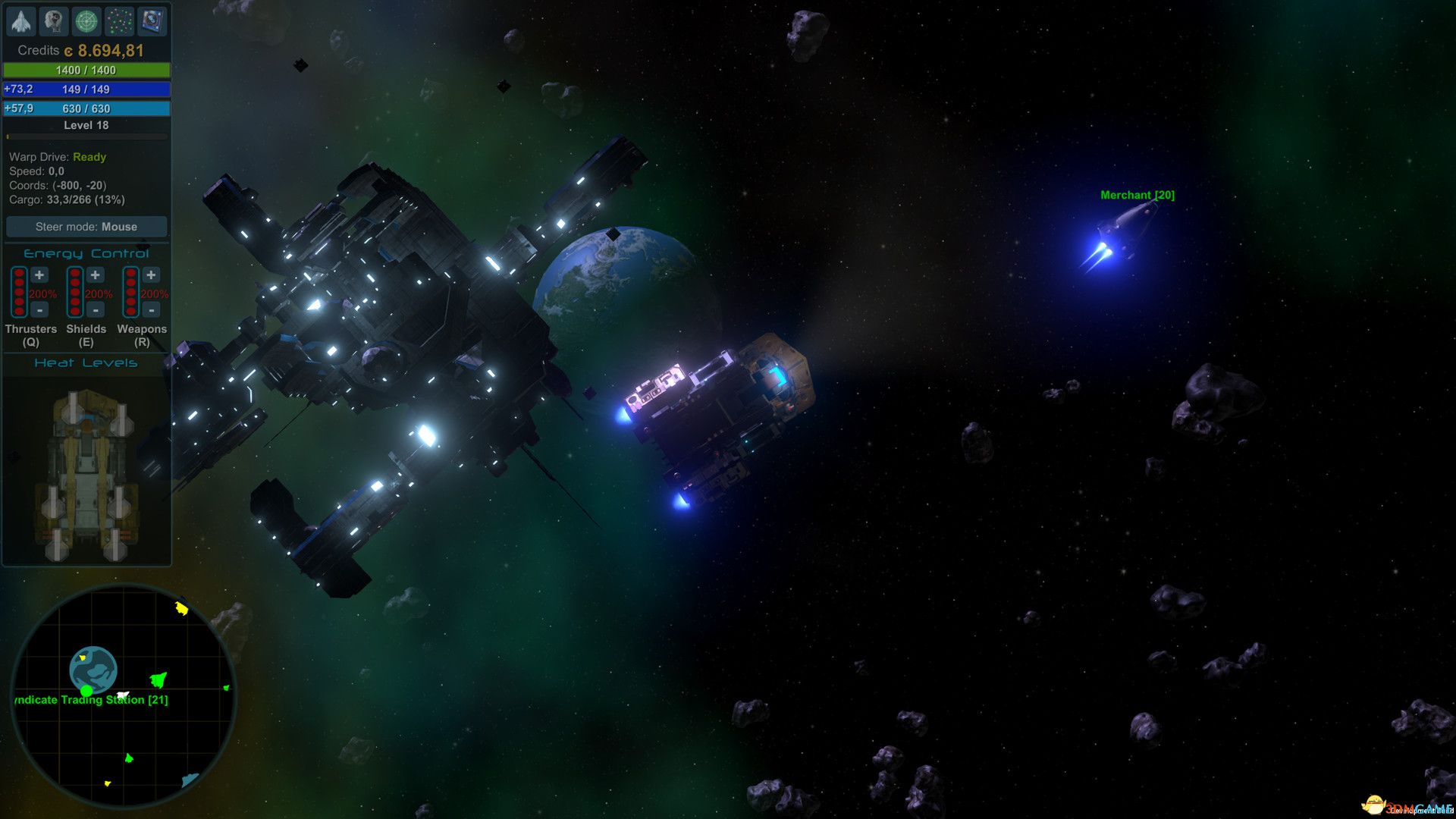Click the green station blip on the minimap
Screen dimensions: 1456x819
point(86,692)
